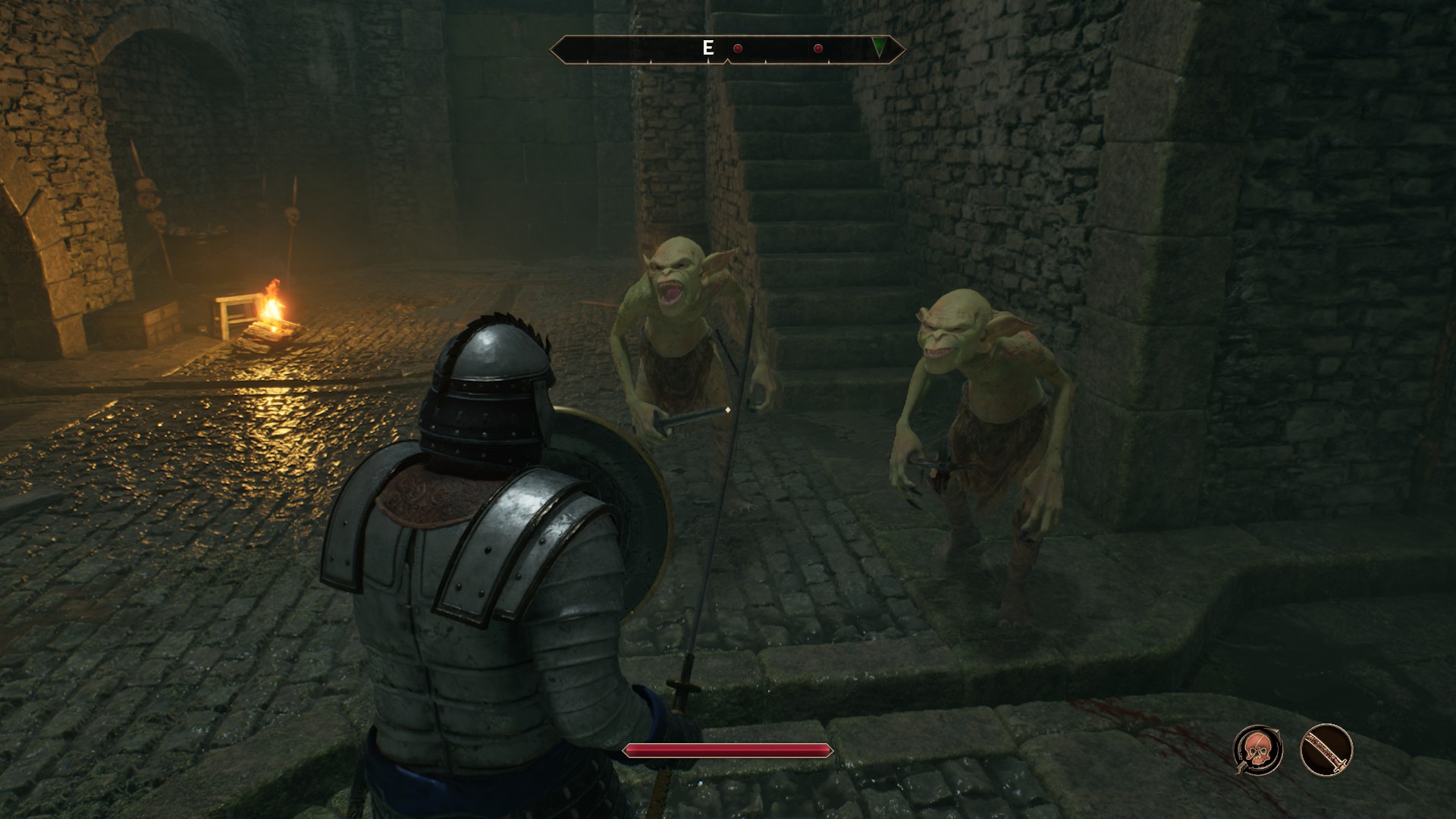Click the equipped katana weapon icon

tap(1326, 750)
